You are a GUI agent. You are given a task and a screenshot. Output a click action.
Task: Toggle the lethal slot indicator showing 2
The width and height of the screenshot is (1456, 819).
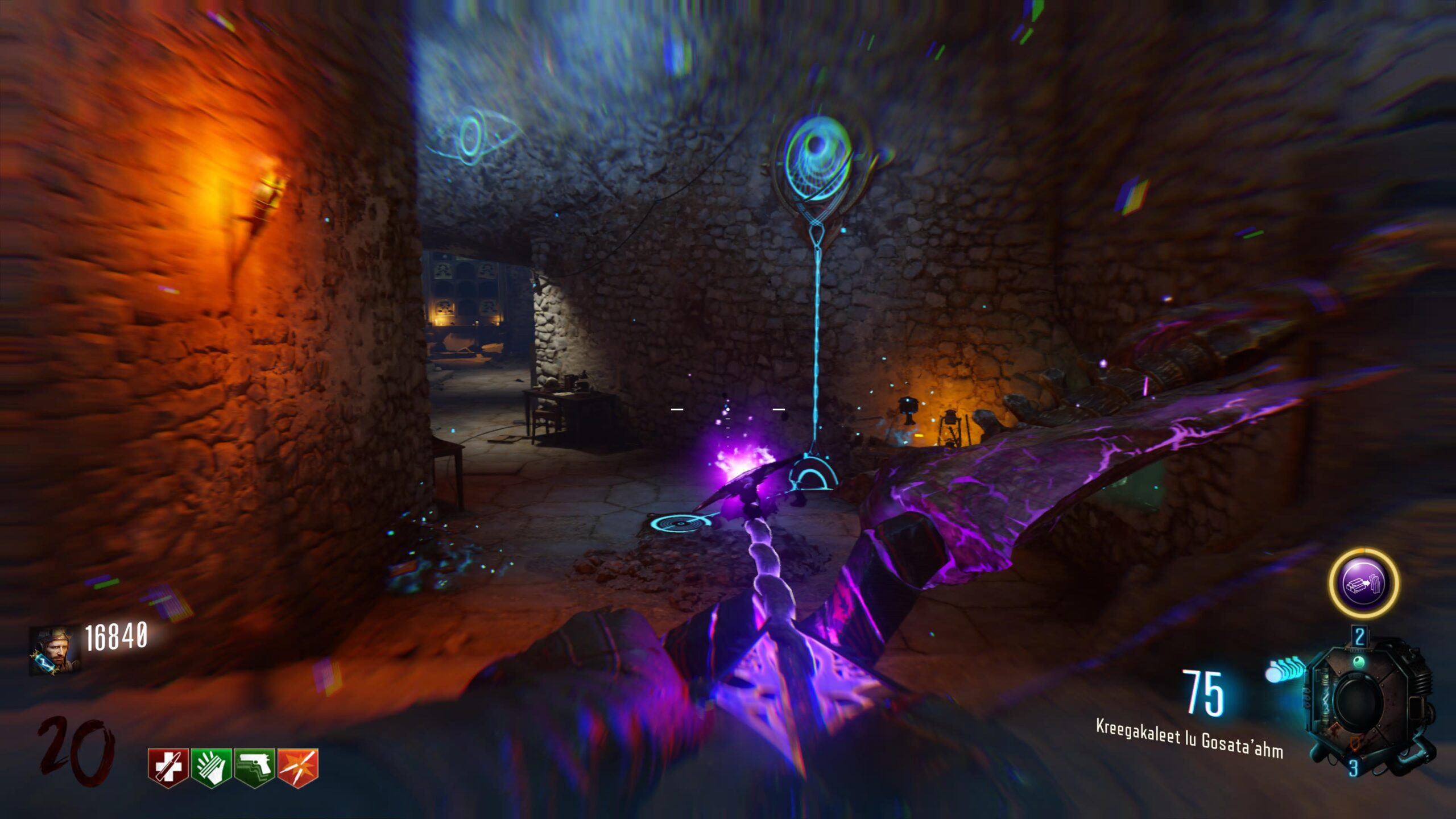1359,636
